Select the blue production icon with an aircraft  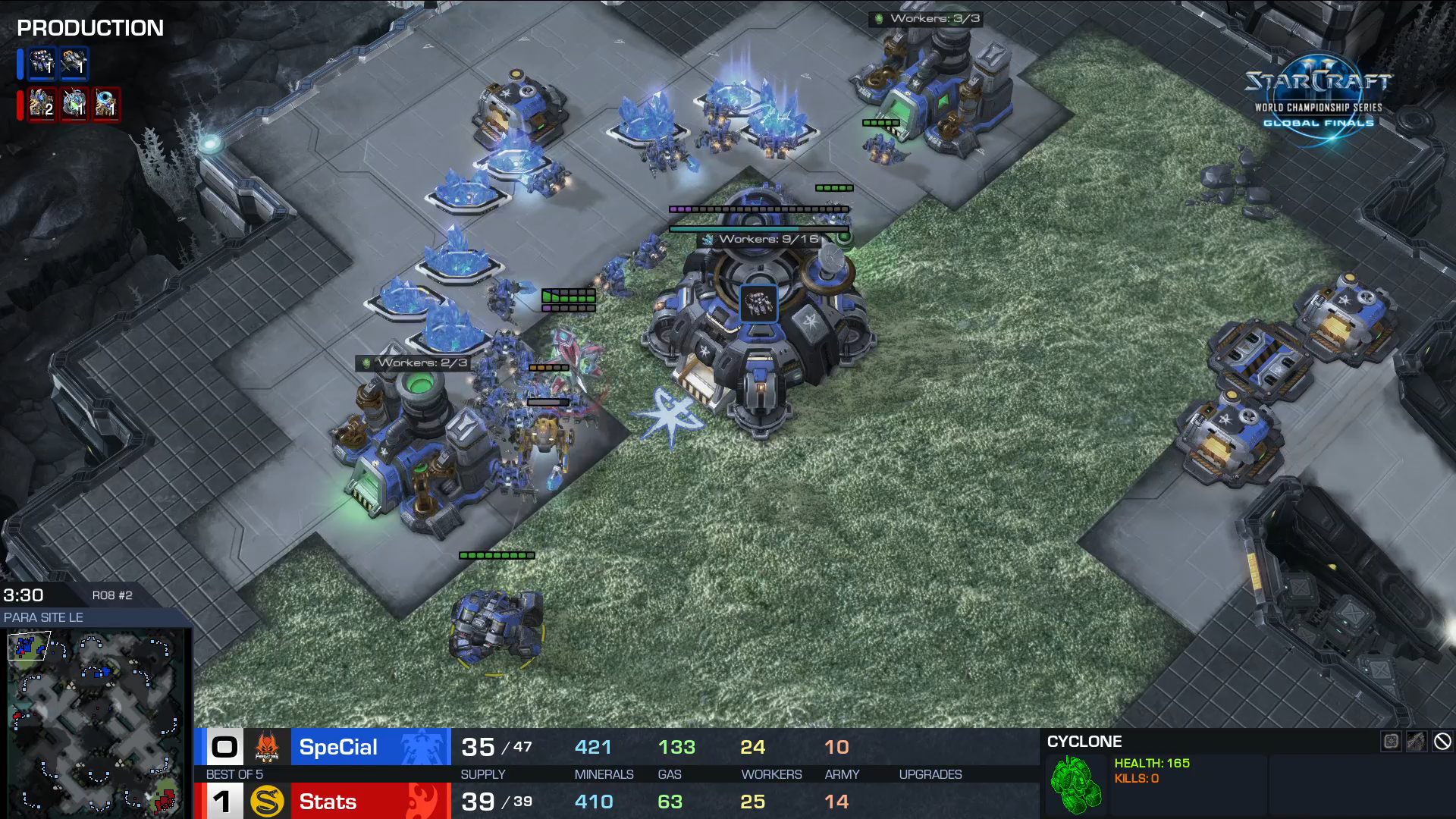(74, 64)
